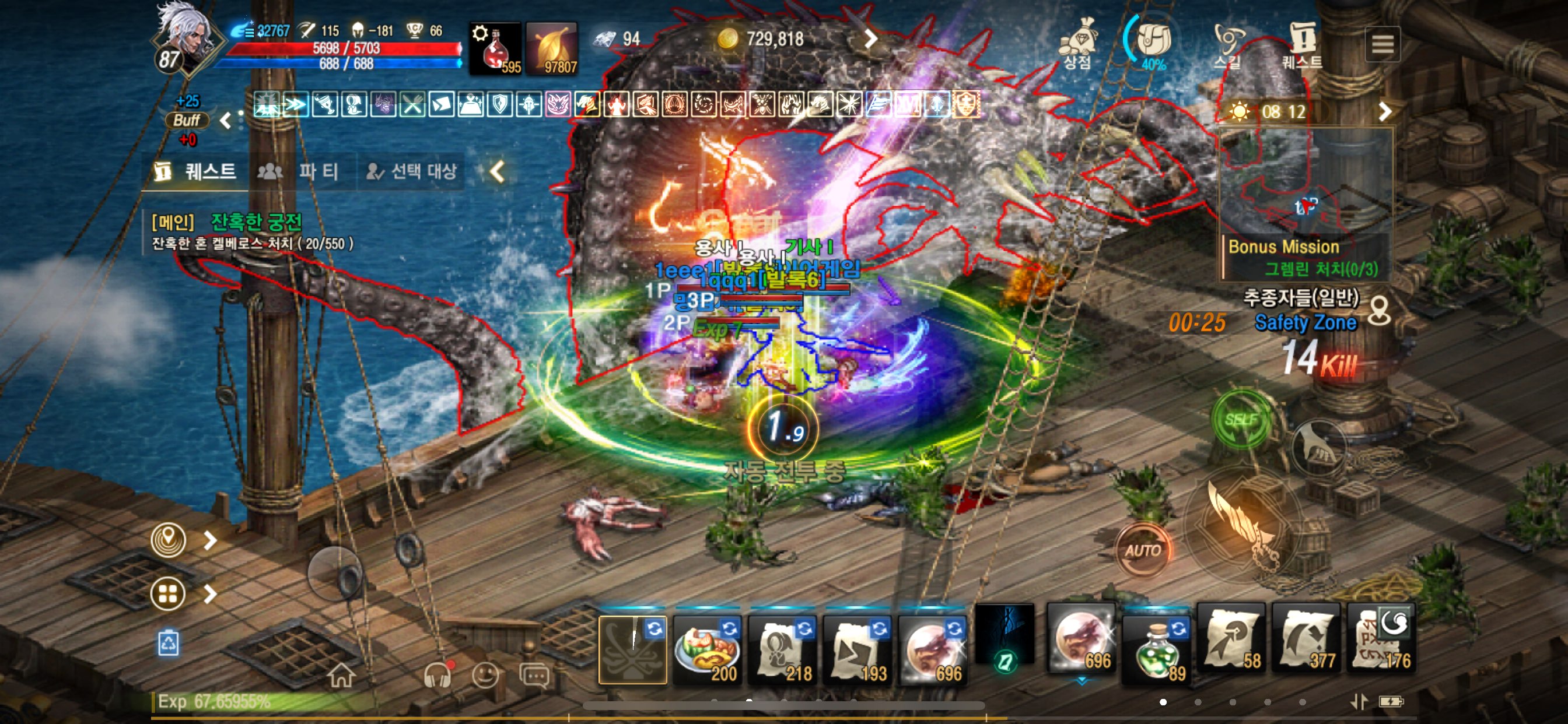Viewport: 1568px width, 724px height.
Task: Expand the Buff list panel
Action: click(x=187, y=121)
